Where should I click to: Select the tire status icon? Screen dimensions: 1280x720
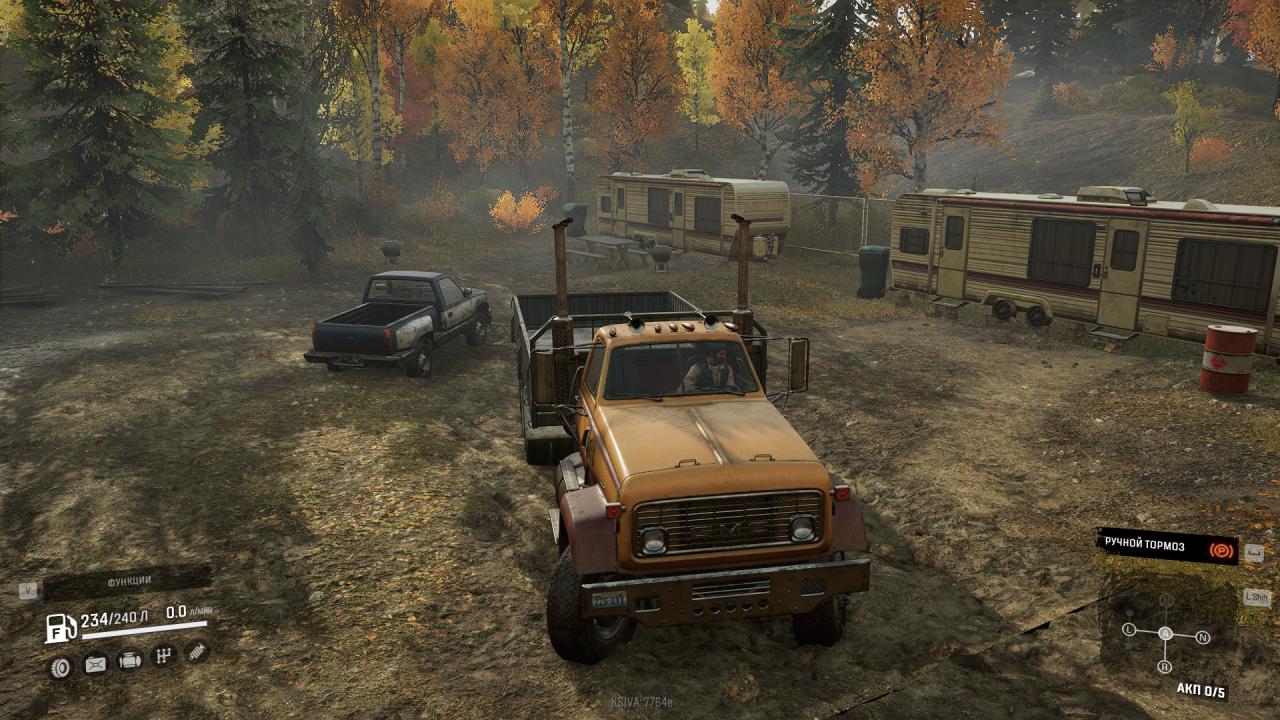[x=61, y=666]
